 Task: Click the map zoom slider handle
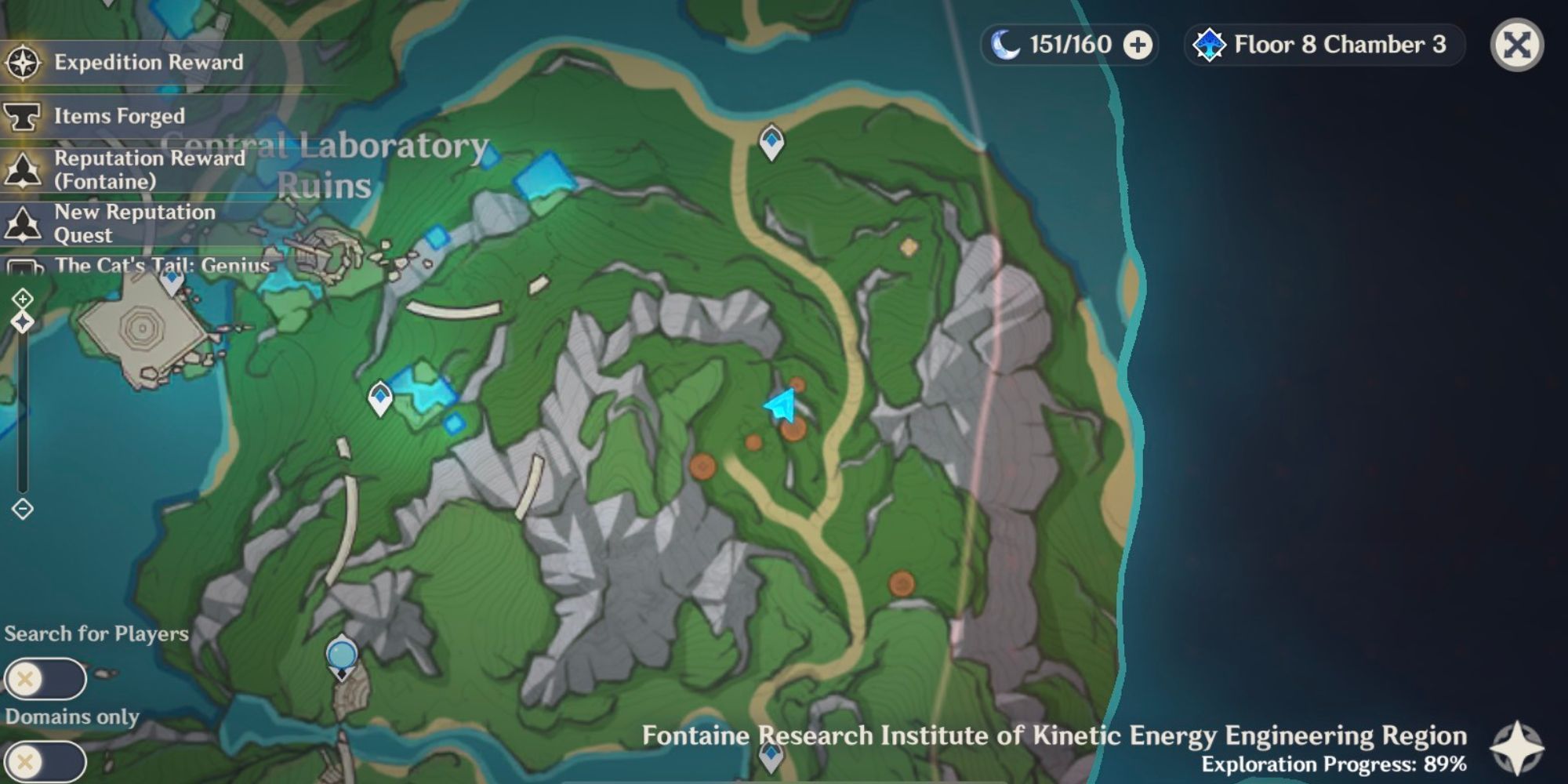[x=24, y=320]
